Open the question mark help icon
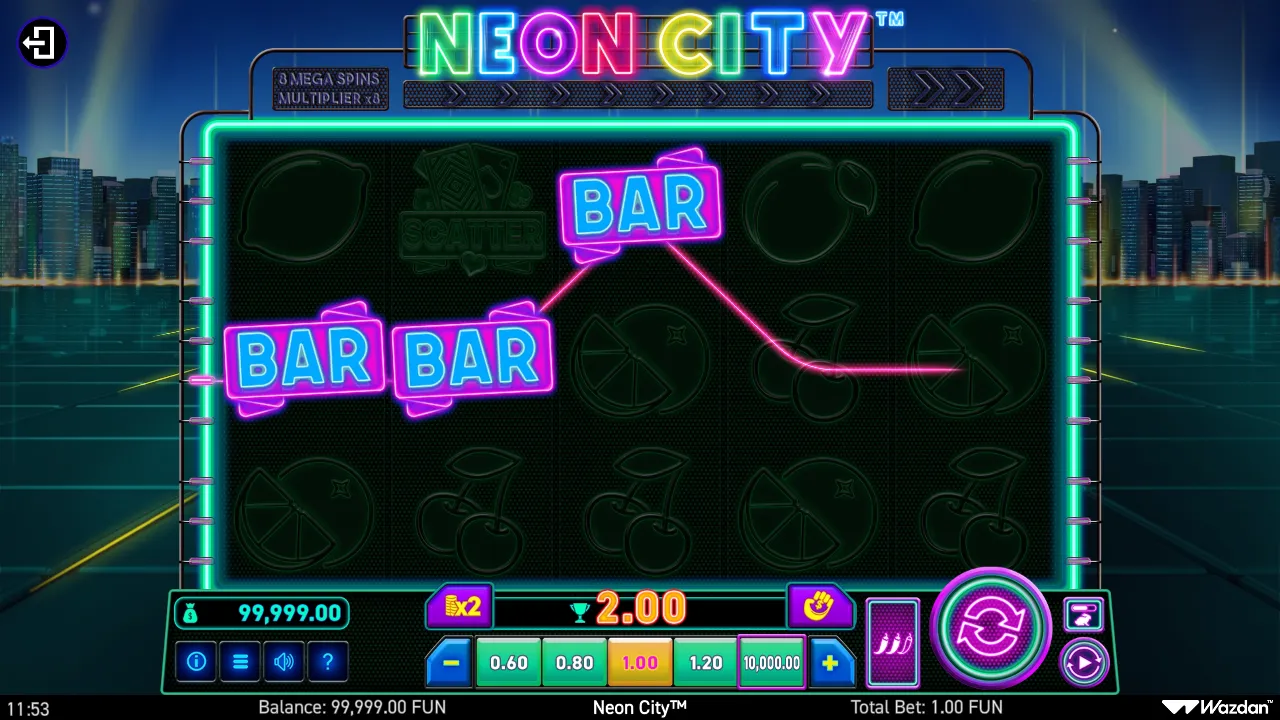1280x720 pixels. click(328, 662)
